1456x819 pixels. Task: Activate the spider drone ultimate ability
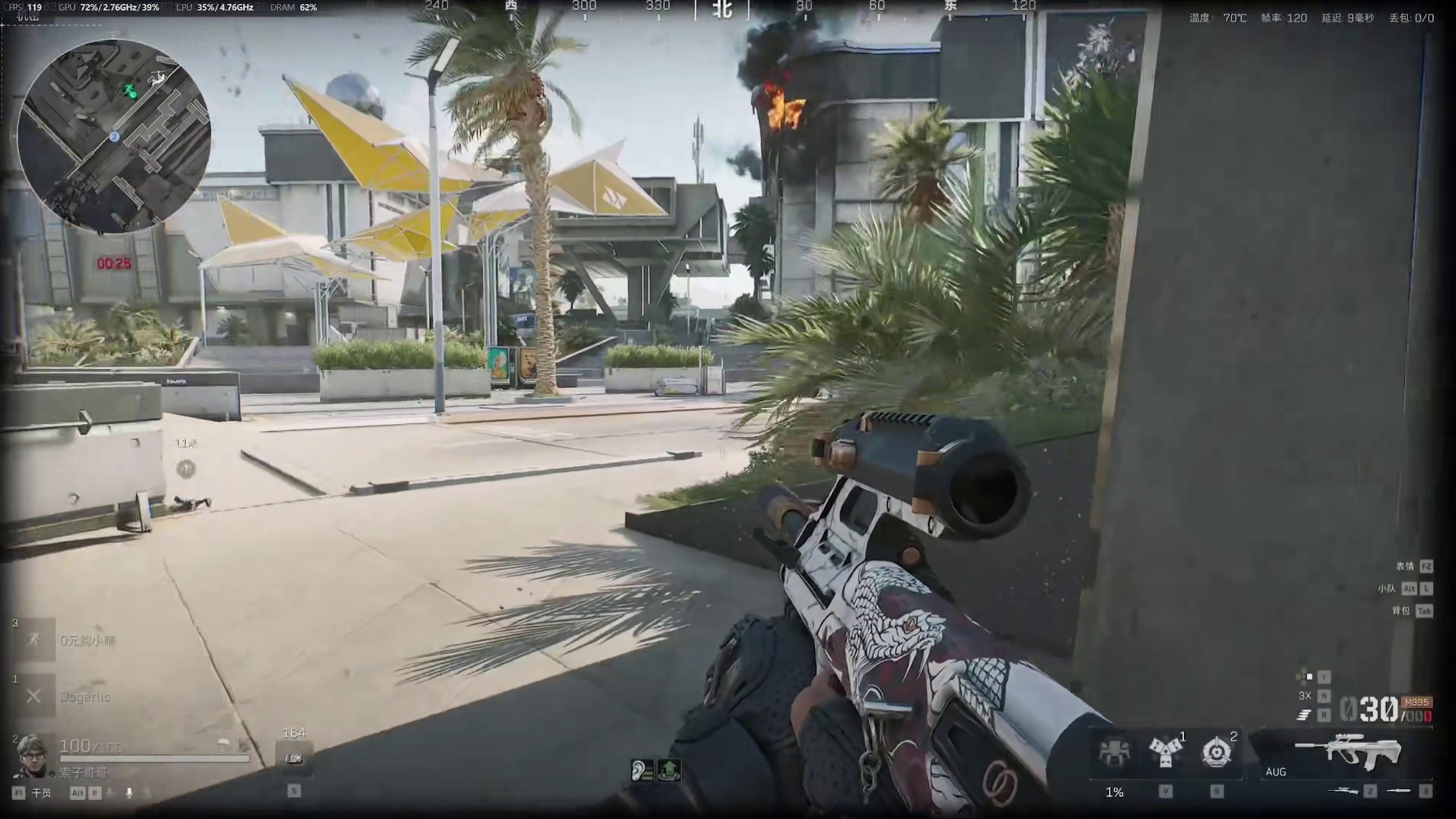coord(1114,752)
